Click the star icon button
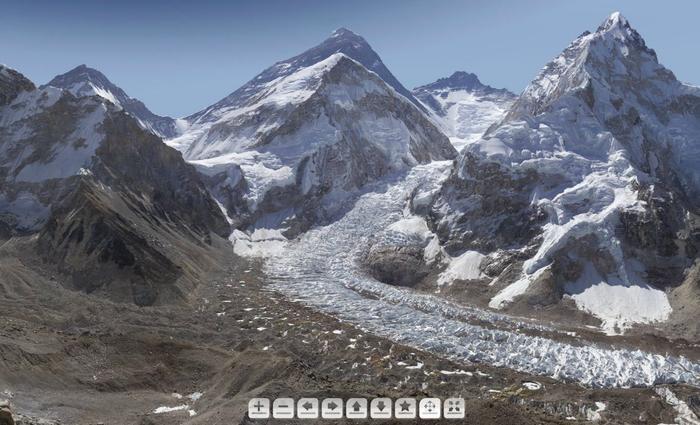 tap(405, 407)
